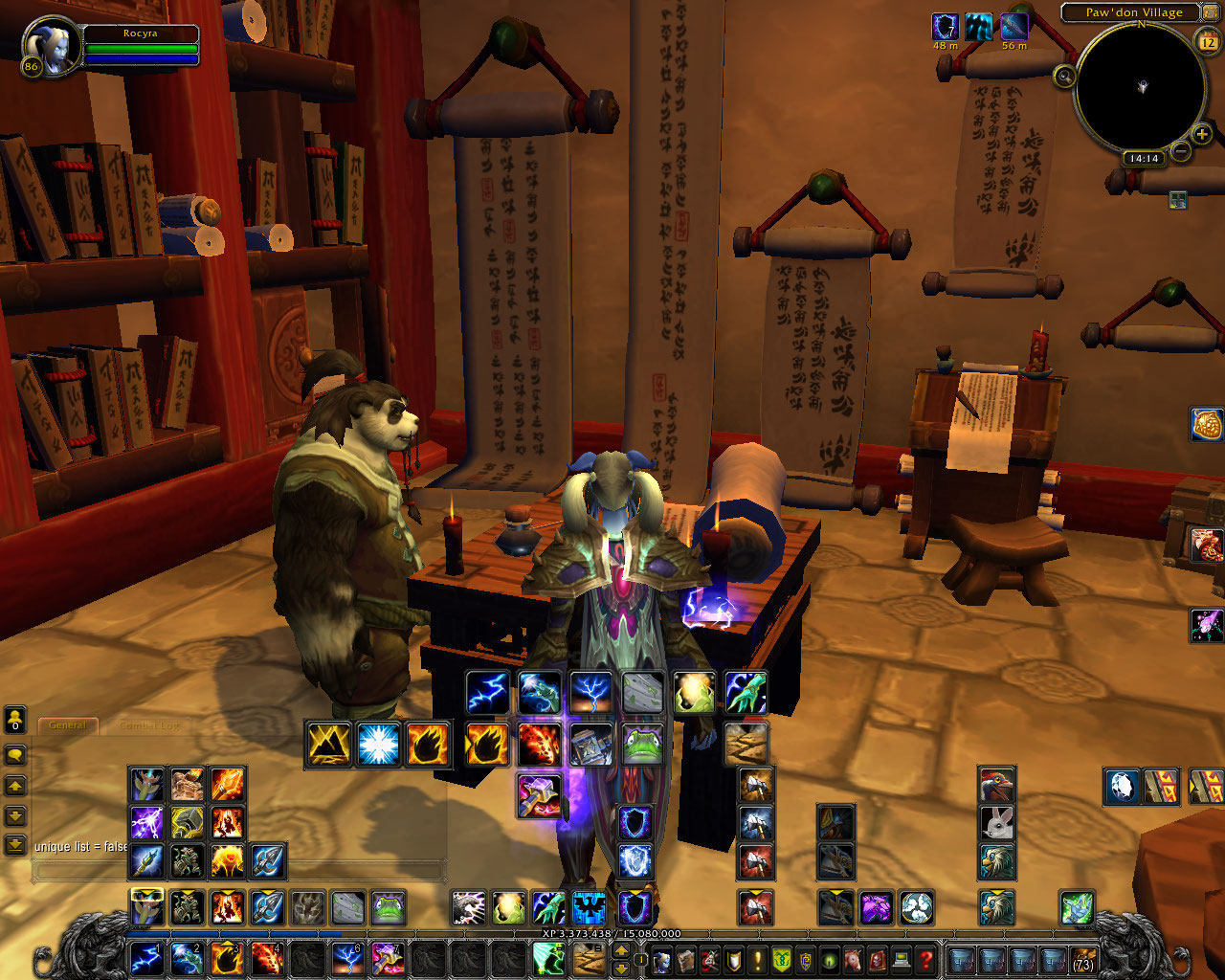Image resolution: width=1225 pixels, height=980 pixels.
Task: Click the white rabbit pet icon
Action: [996, 823]
